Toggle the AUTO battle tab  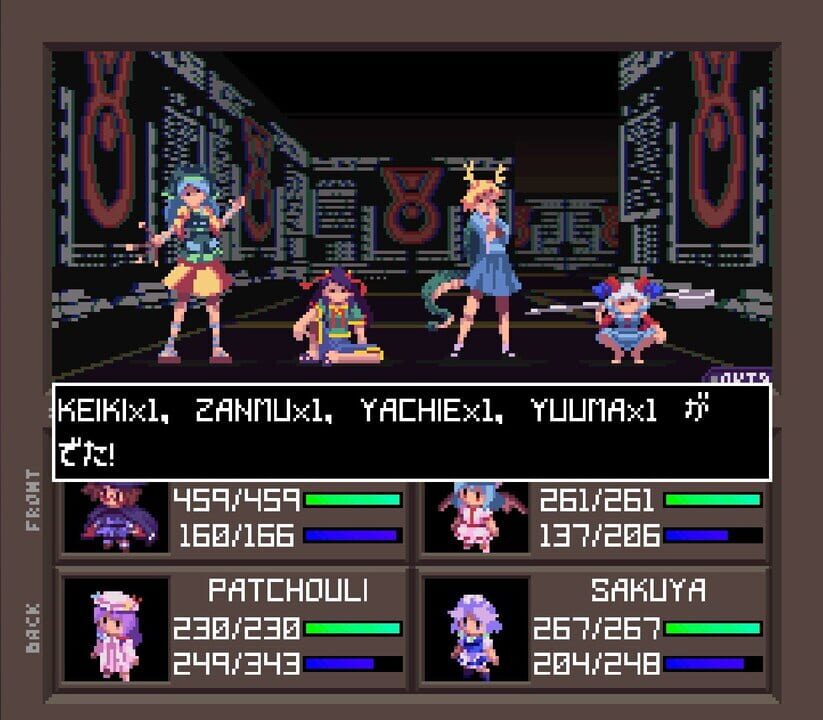click(741, 376)
